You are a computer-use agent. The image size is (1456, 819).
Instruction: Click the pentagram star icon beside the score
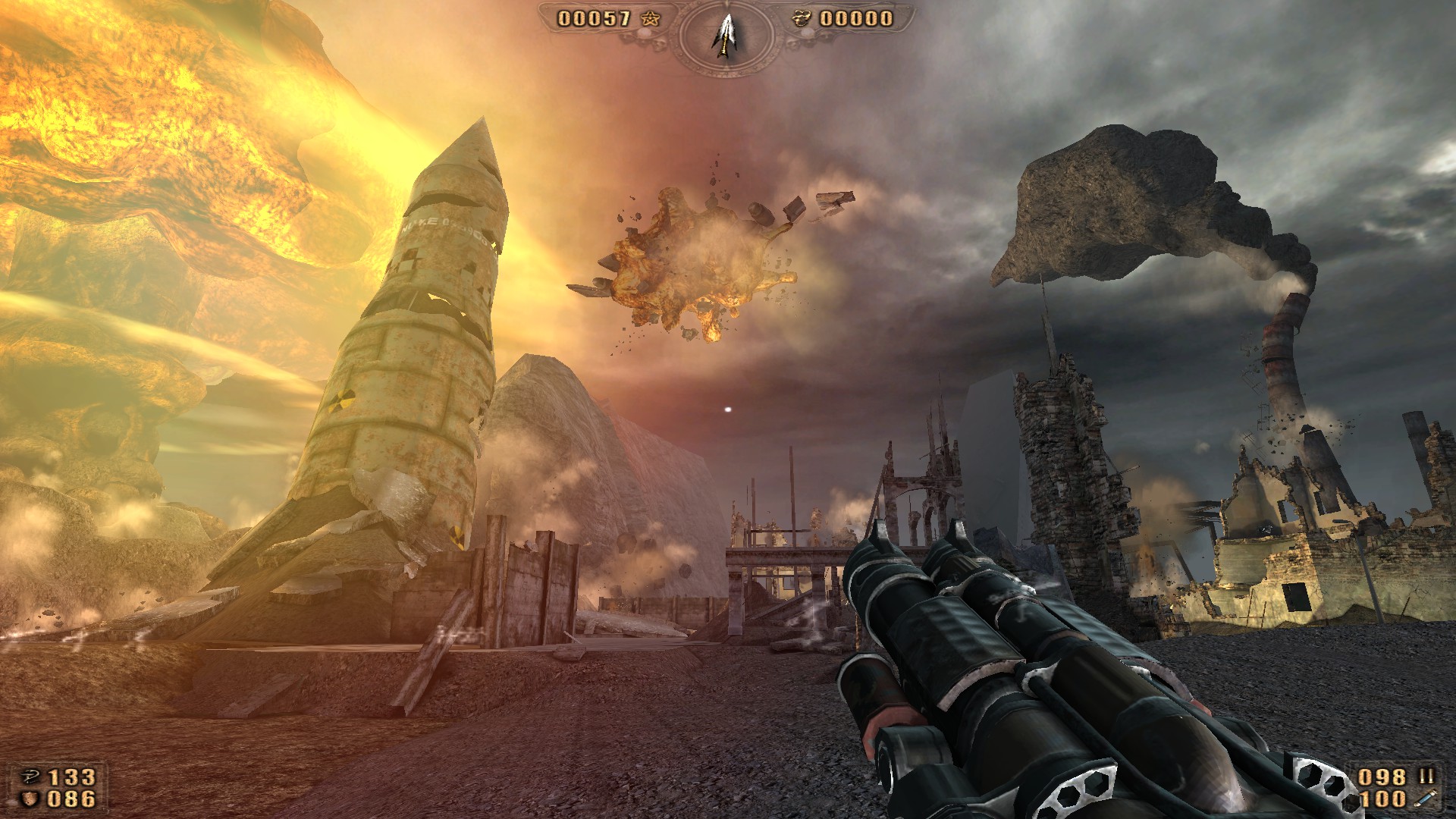[651, 19]
